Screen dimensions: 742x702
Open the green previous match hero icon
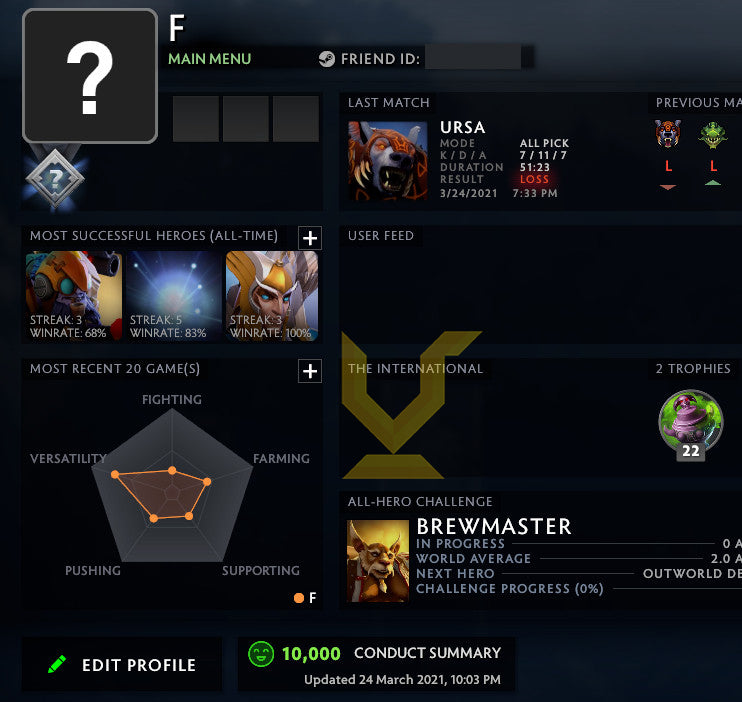(713, 135)
